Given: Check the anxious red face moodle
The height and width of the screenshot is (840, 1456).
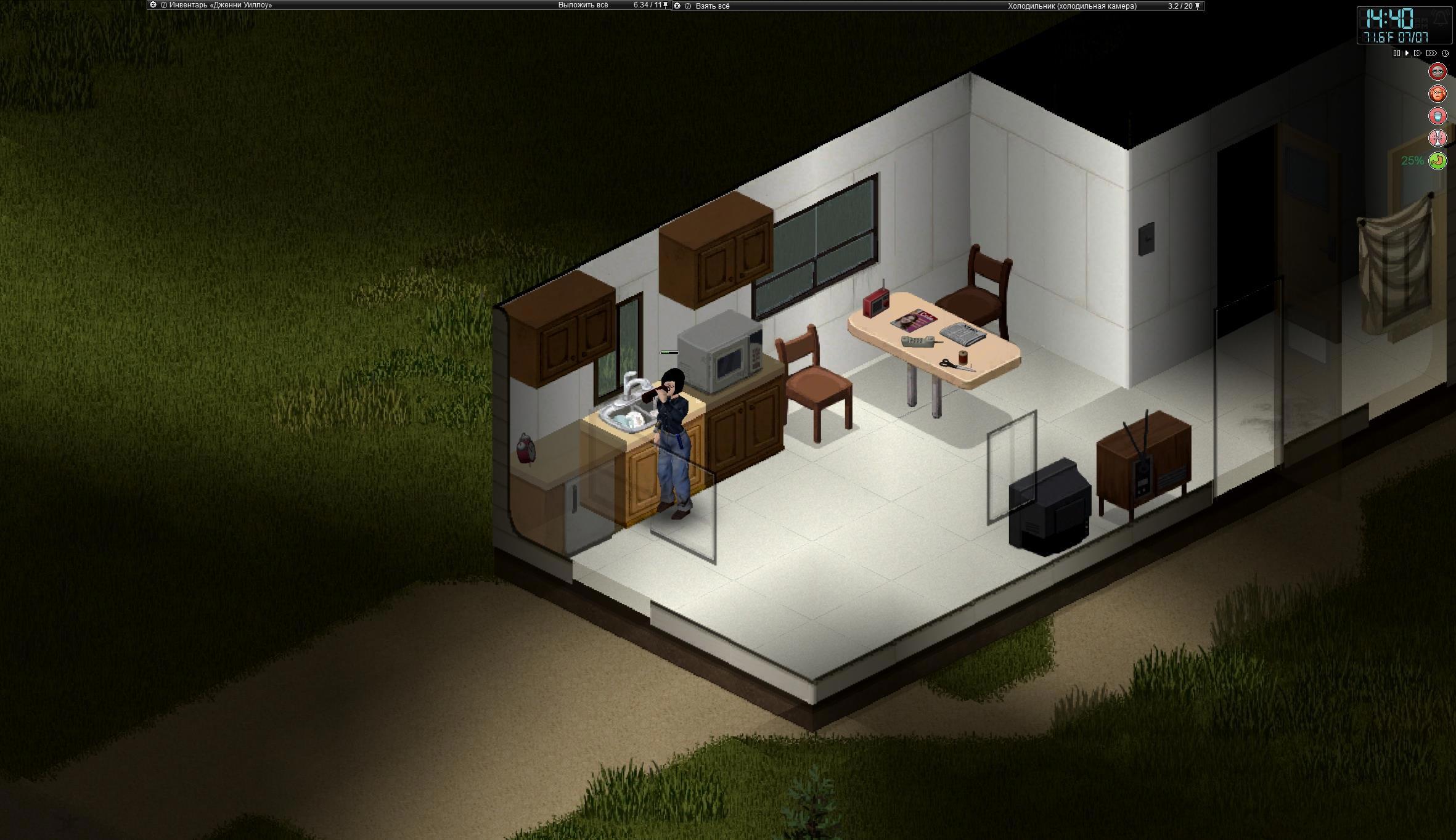Looking at the screenshot, I should 1438,94.
